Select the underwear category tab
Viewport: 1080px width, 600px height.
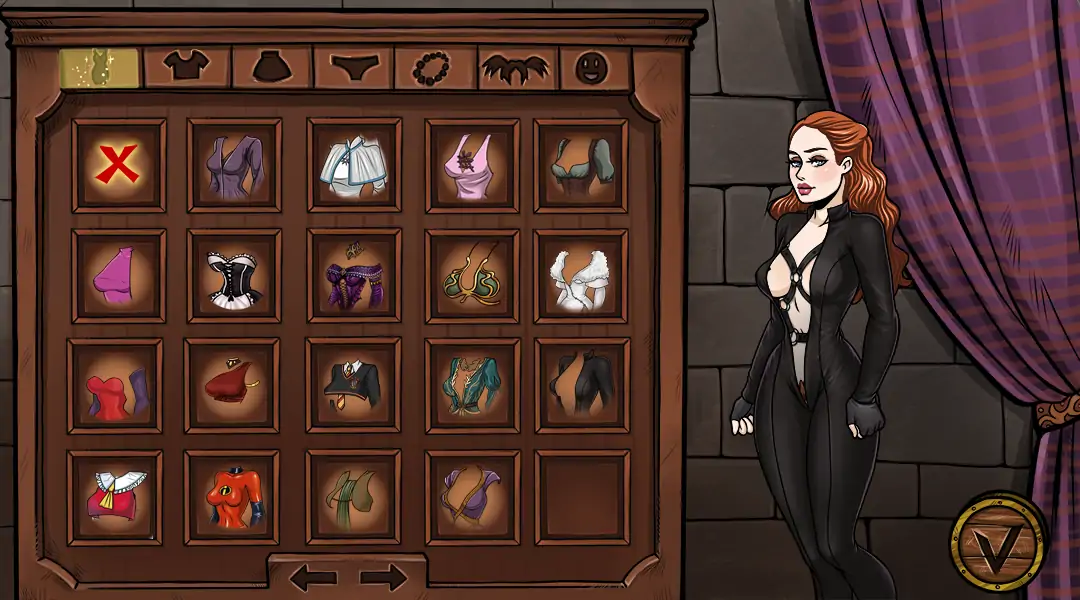pos(353,67)
